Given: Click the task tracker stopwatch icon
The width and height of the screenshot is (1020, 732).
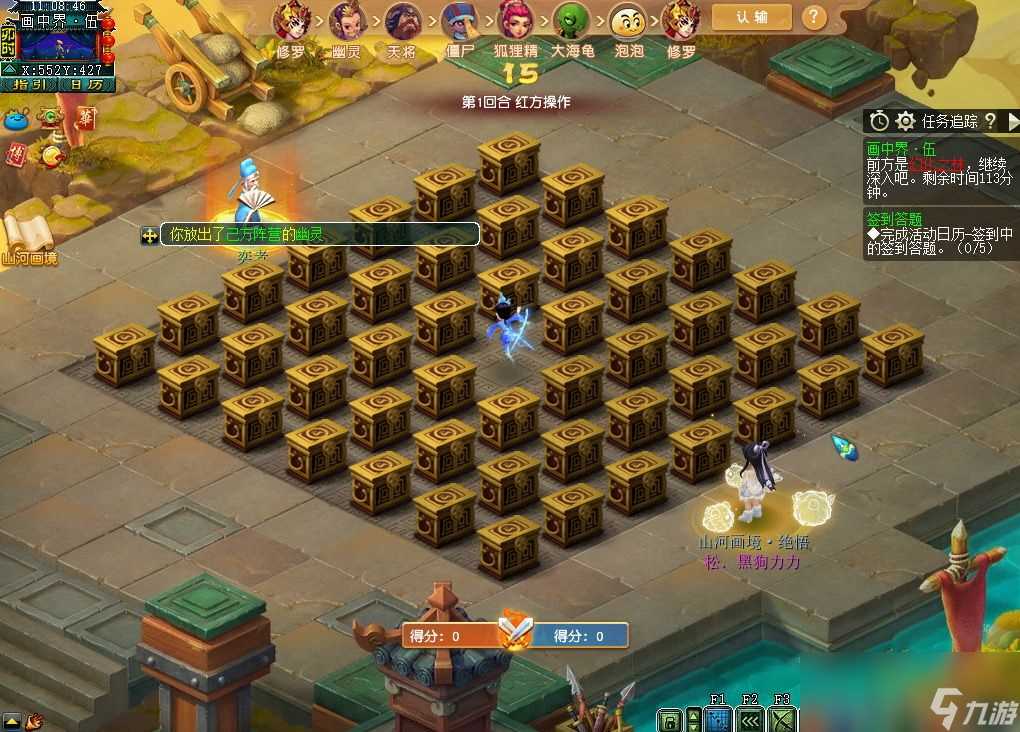Looking at the screenshot, I should [x=879, y=121].
